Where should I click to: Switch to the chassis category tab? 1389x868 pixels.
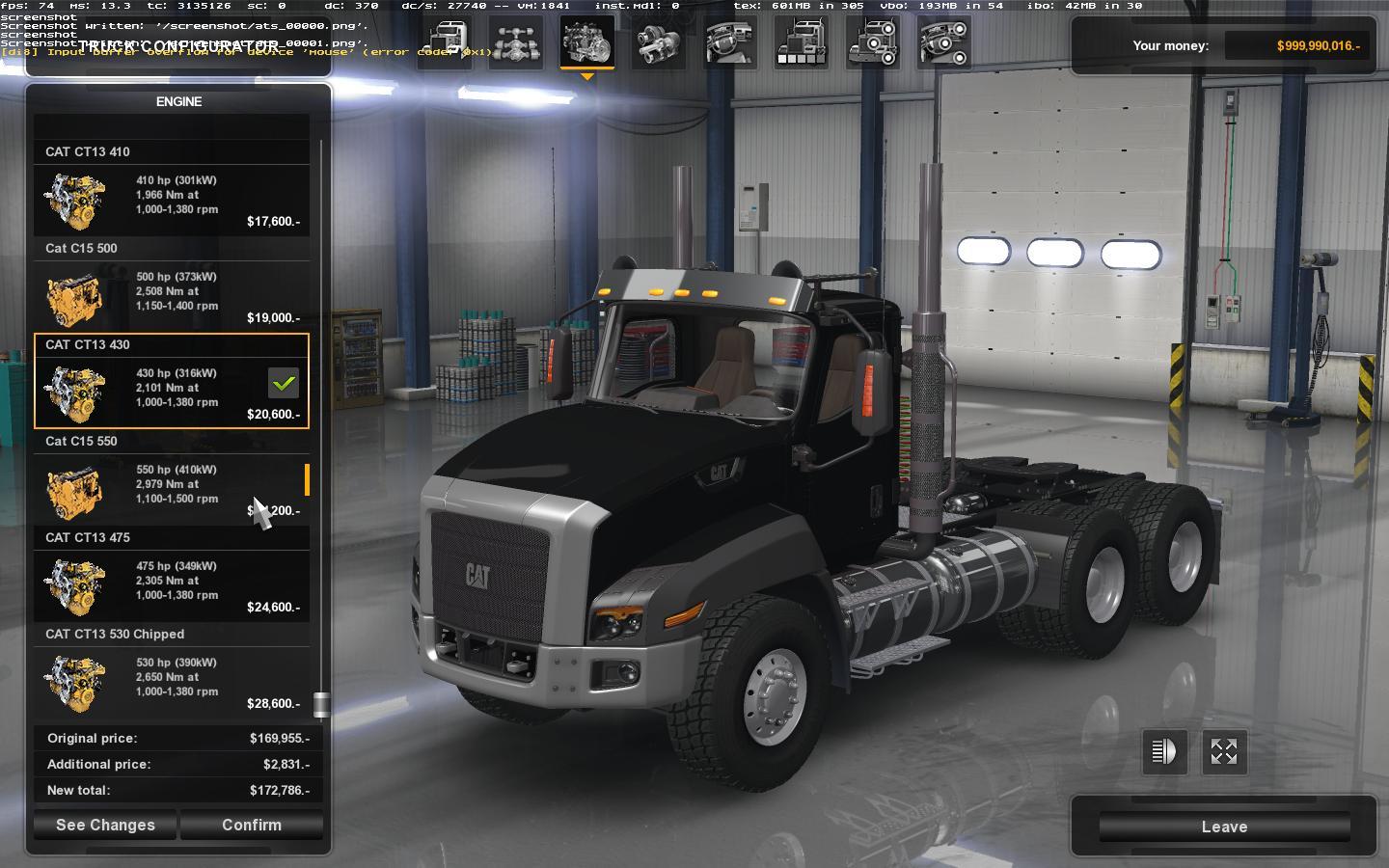pos(516,42)
